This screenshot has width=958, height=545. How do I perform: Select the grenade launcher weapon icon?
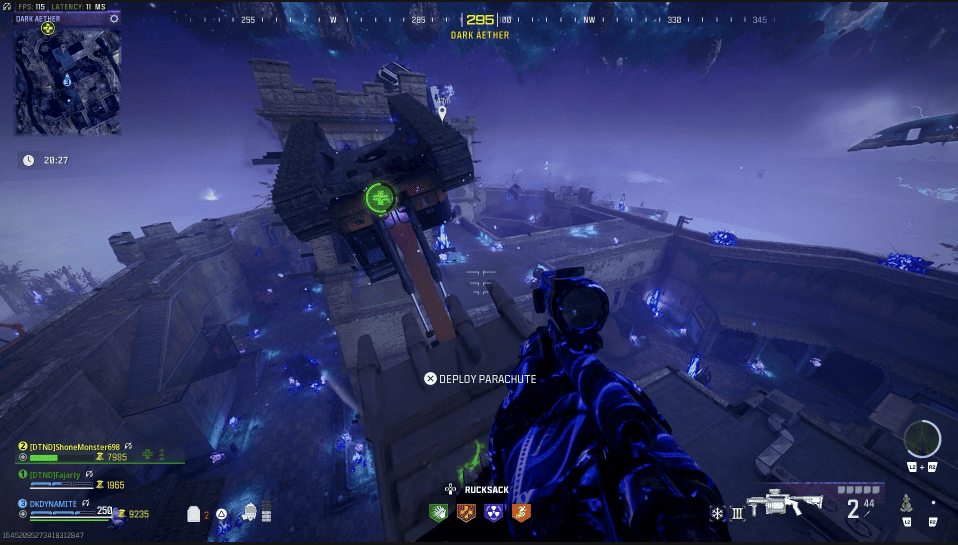pyautogui.click(x=791, y=503)
